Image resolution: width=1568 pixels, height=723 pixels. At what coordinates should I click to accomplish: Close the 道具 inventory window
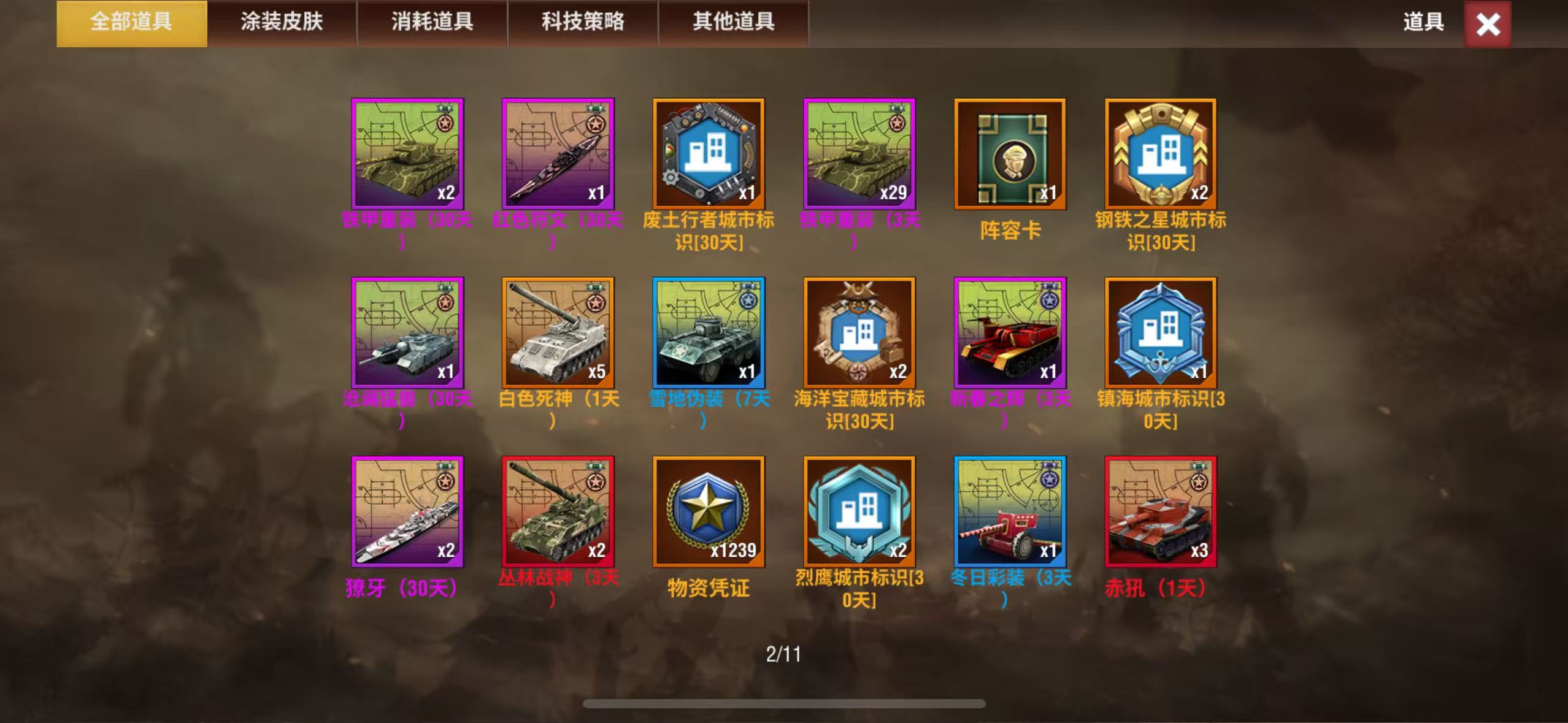tap(1487, 25)
